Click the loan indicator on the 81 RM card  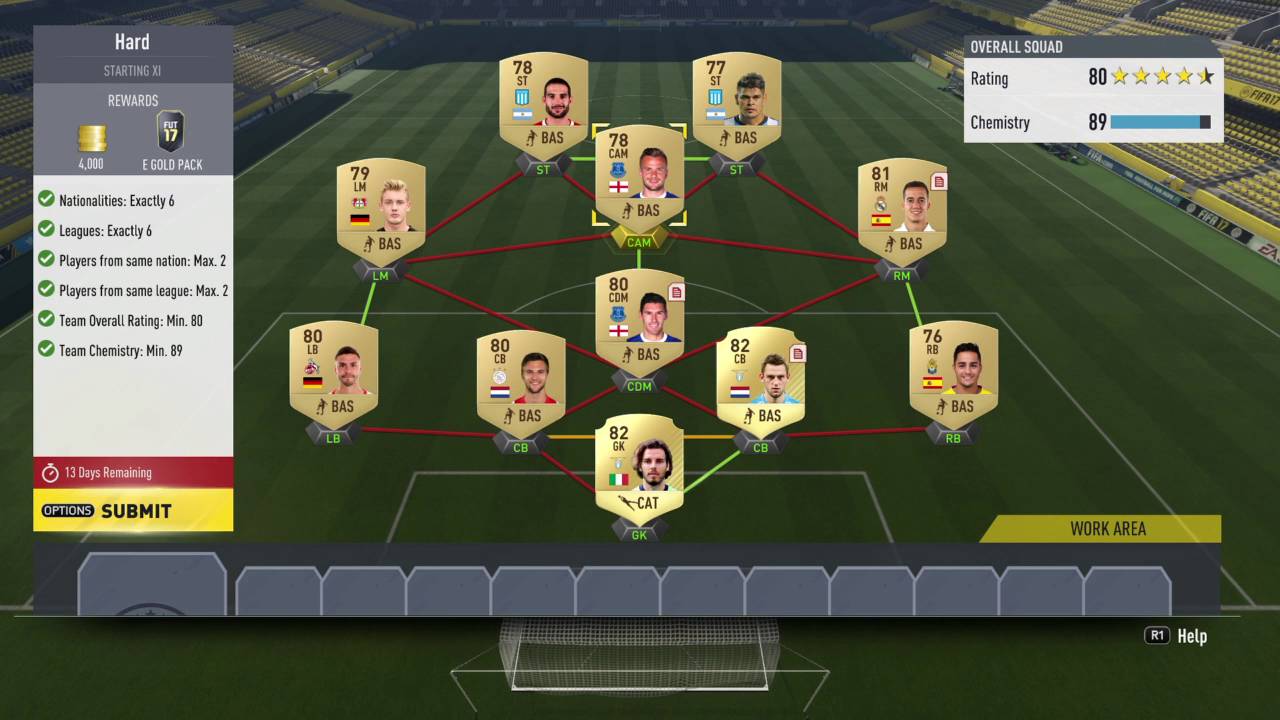(939, 182)
